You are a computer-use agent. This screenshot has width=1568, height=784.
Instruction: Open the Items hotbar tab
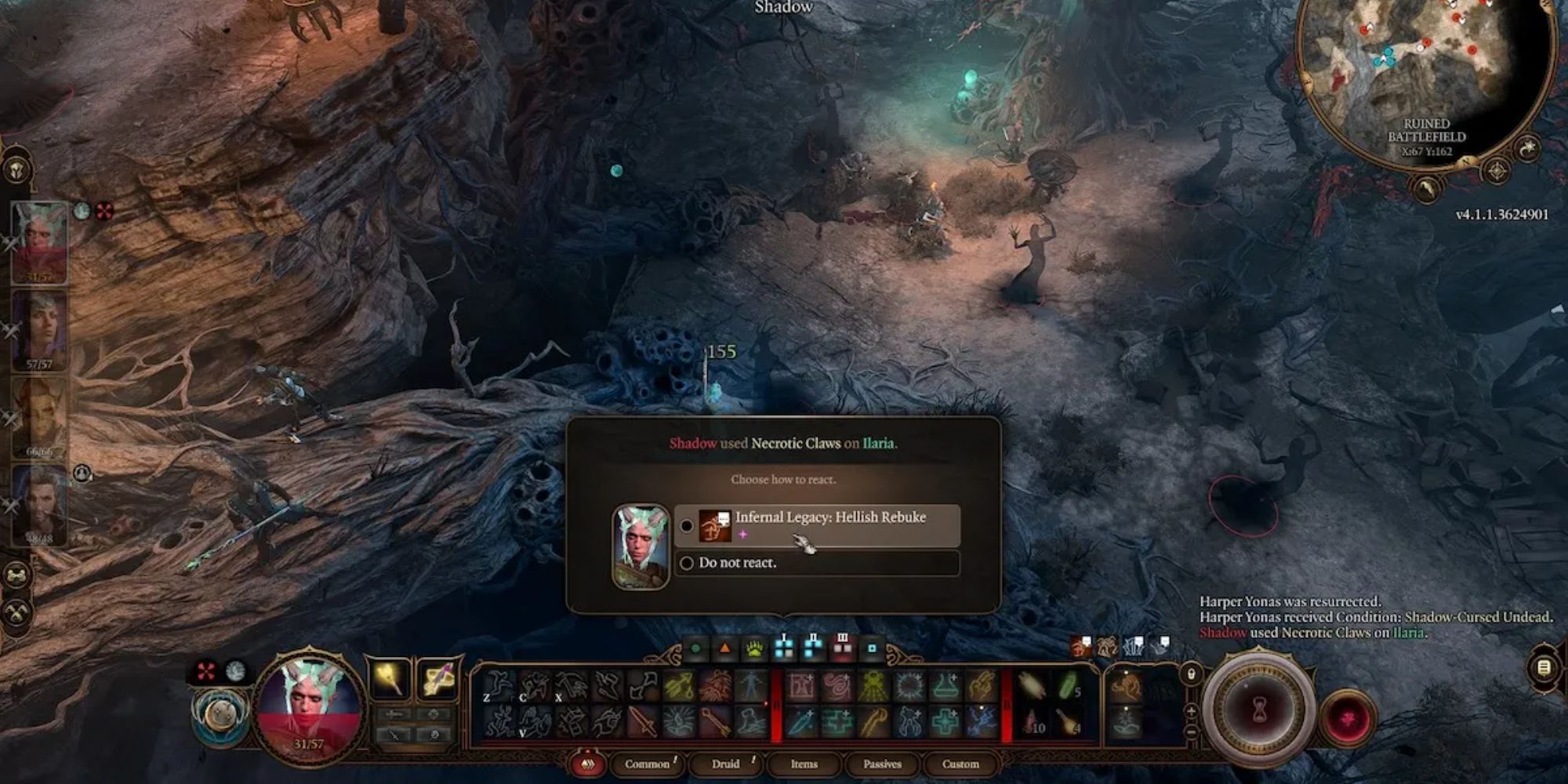click(804, 764)
